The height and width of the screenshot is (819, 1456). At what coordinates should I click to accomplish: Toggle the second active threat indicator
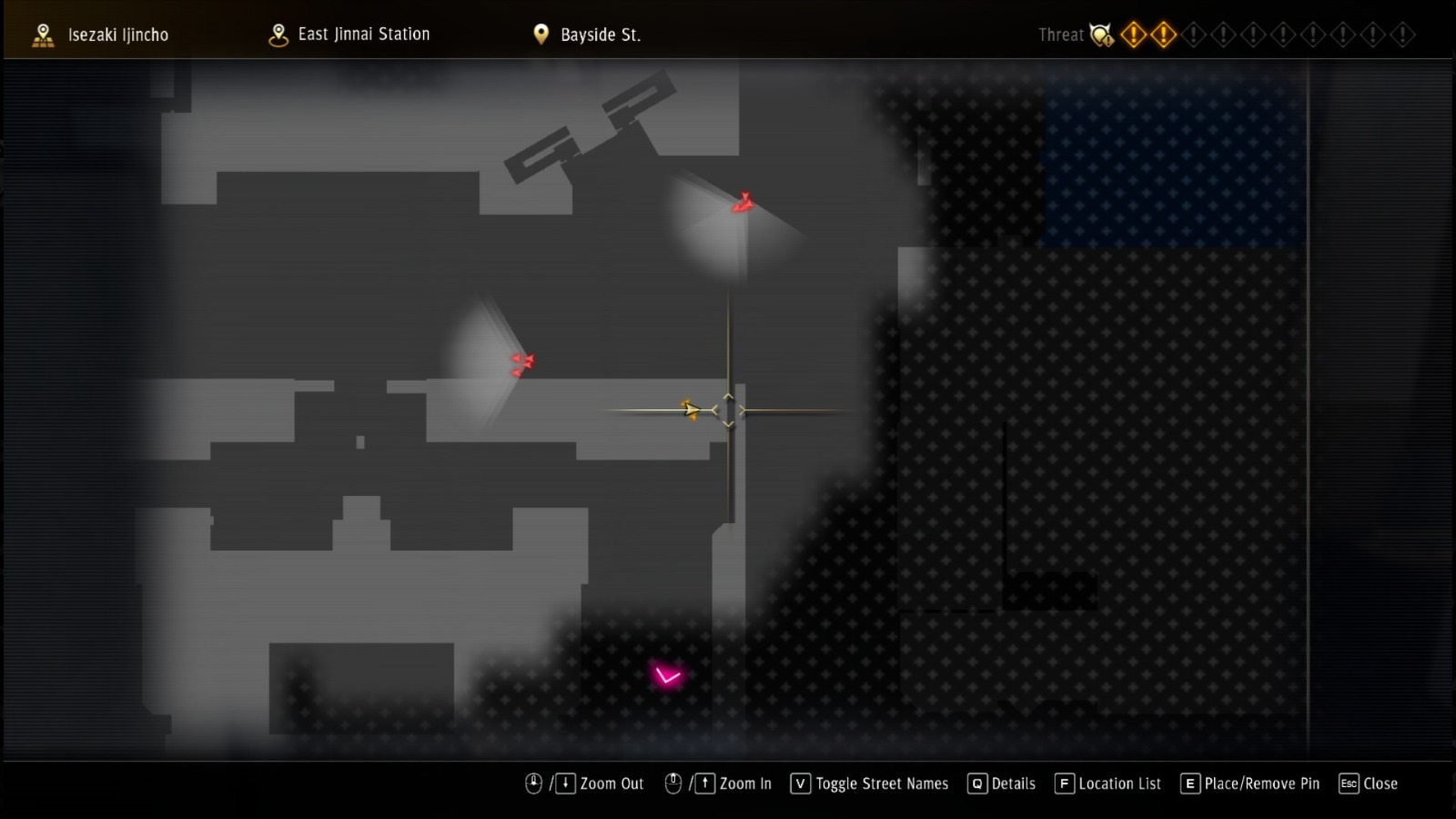tap(1164, 35)
